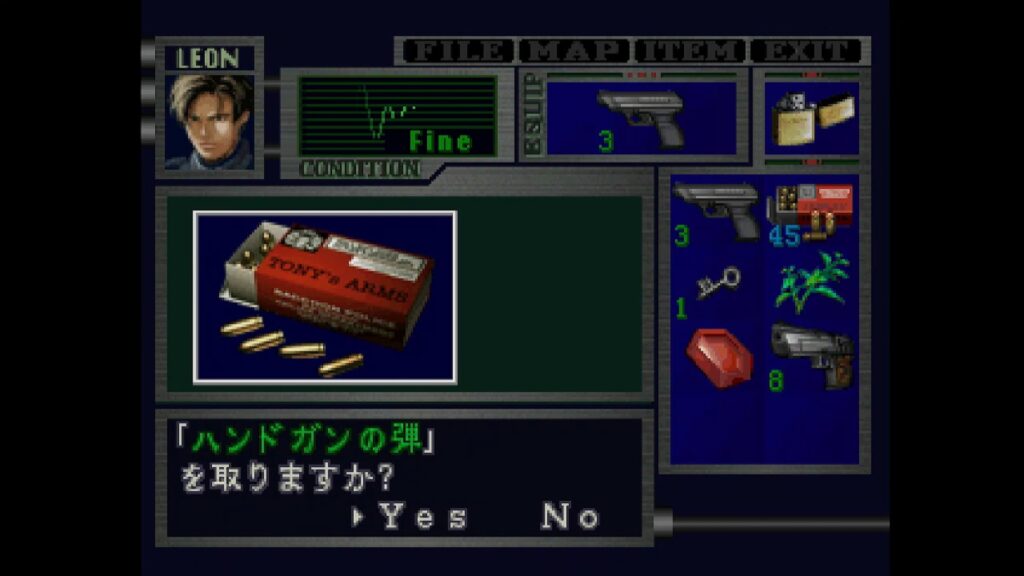Choose No to leave the ammo
Screen dimensions: 1024x576
(x=571, y=516)
